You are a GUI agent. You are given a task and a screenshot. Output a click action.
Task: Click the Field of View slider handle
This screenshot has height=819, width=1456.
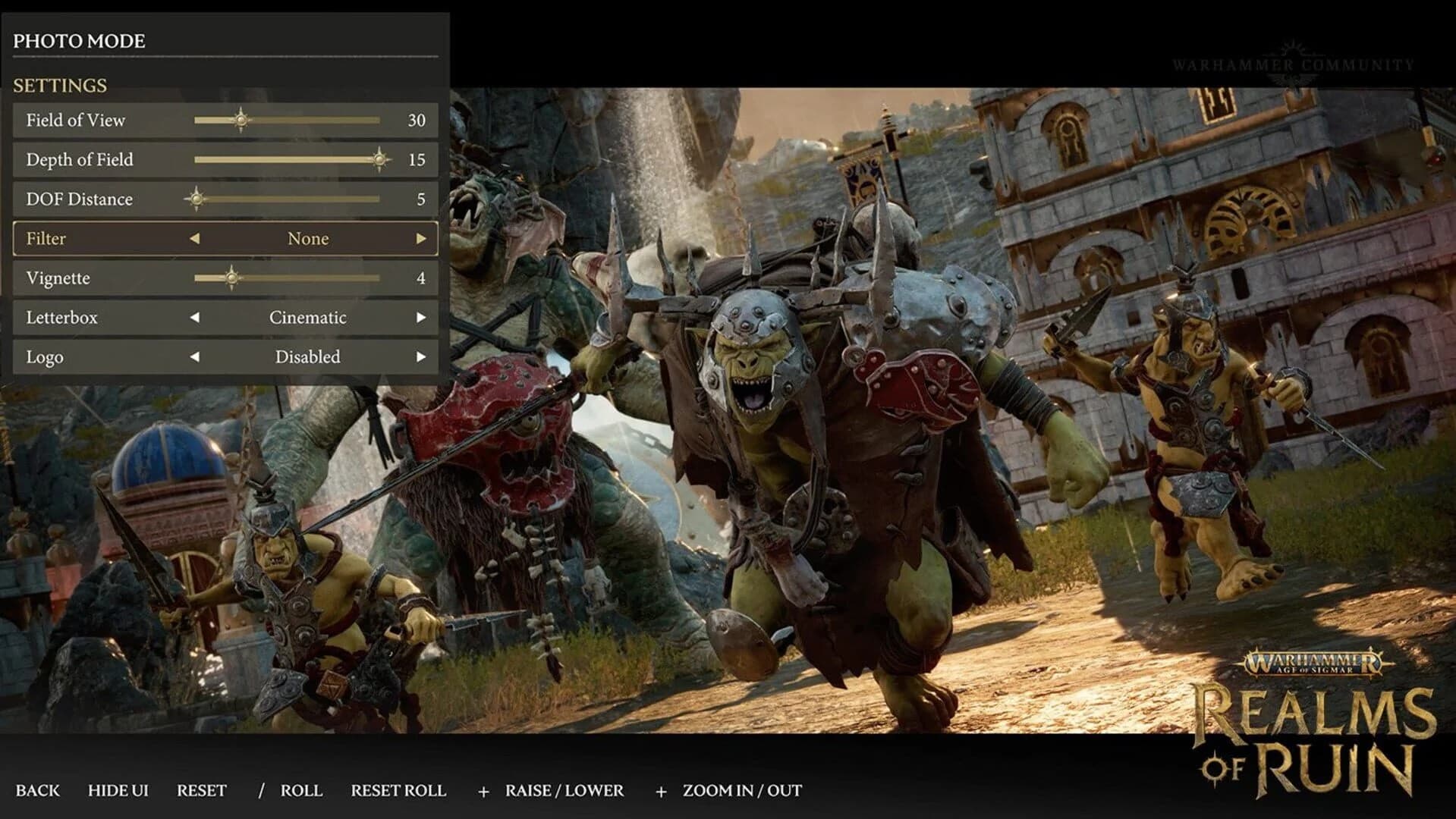(240, 120)
